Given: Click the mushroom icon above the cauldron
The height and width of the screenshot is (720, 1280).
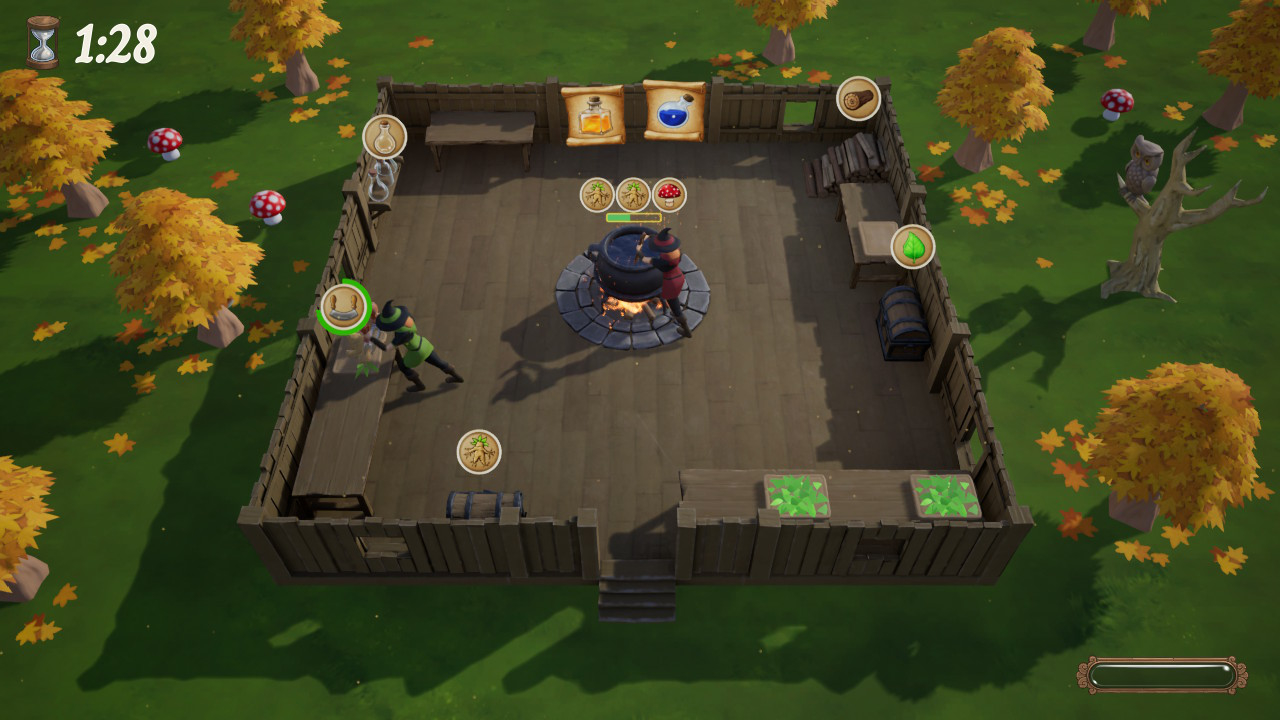Looking at the screenshot, I should (669, 196).
